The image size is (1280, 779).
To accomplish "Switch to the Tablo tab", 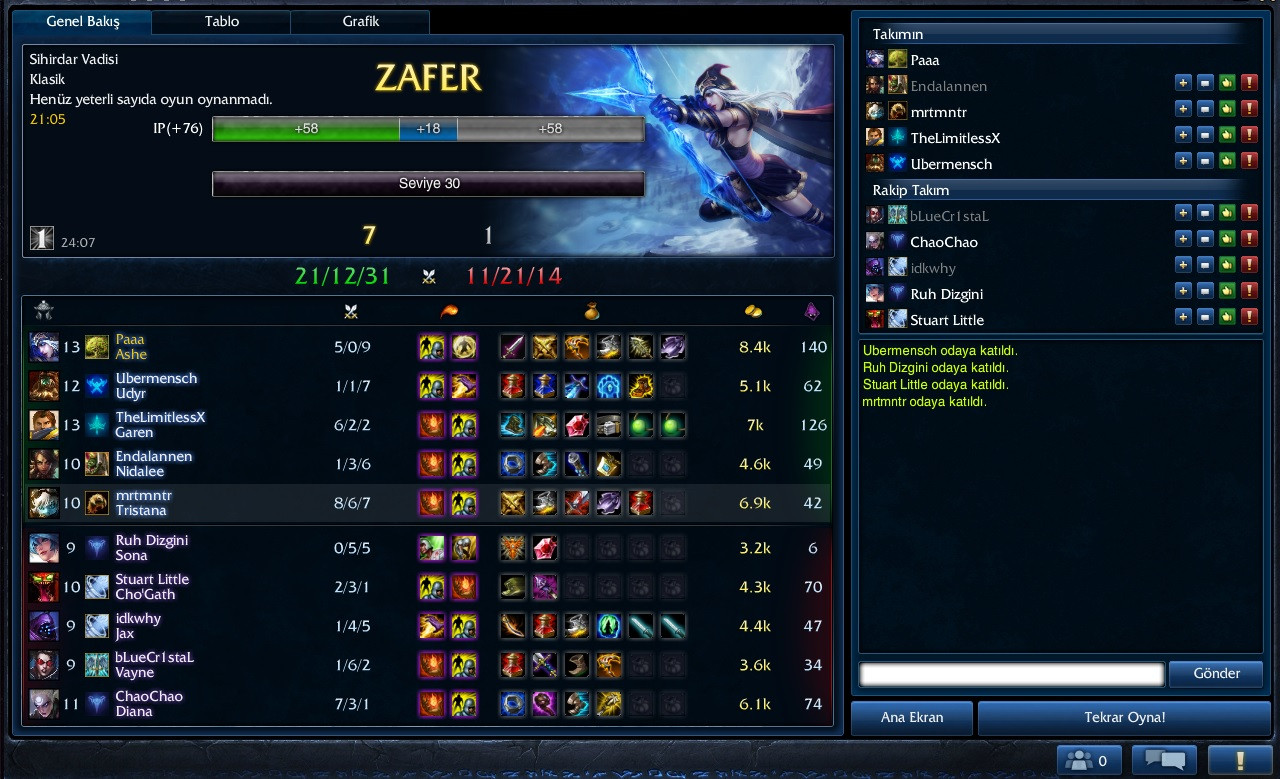I will [x=221, y=21].
